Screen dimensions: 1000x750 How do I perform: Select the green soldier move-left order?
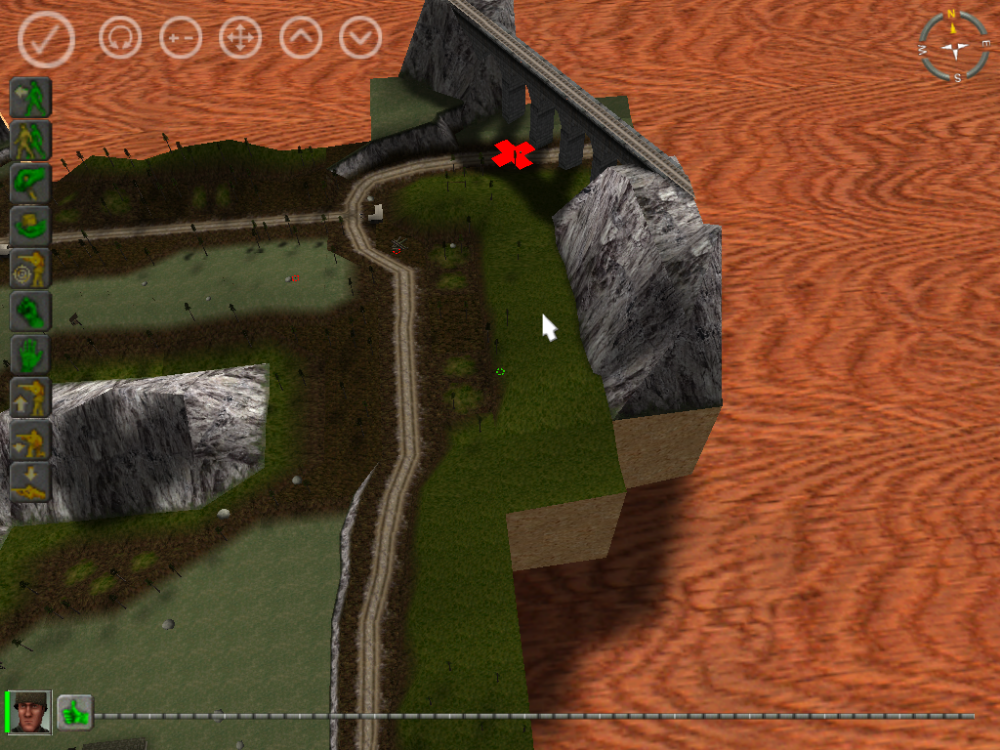(31, 98)
